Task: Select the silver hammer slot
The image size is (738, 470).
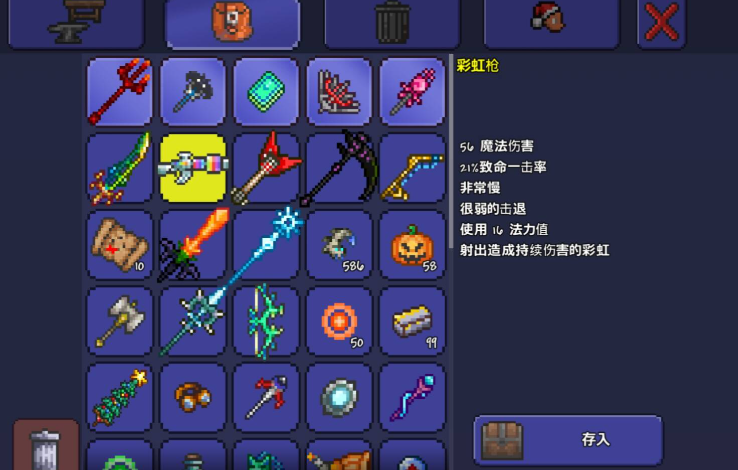Action: [x=120, y=320]
